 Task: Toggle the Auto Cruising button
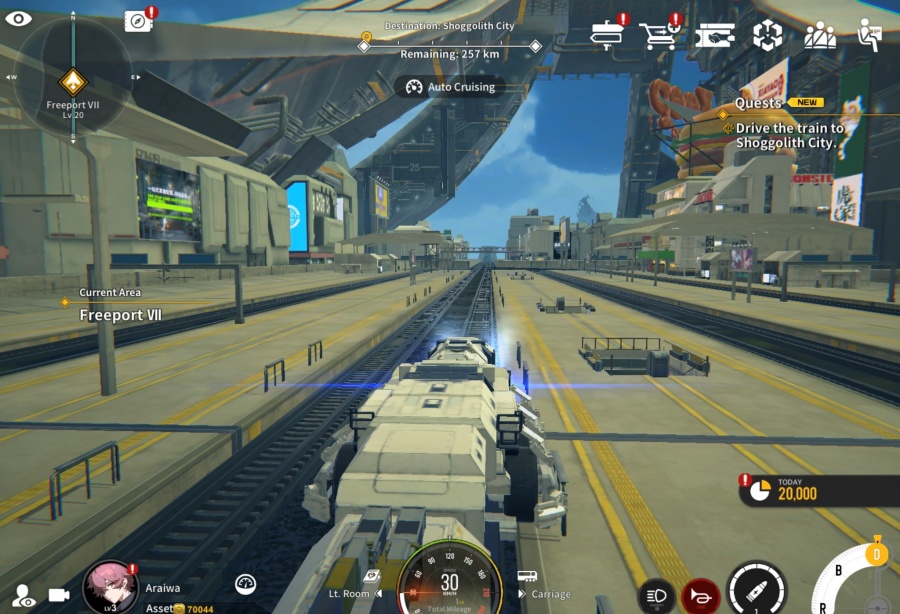coord(450,87)
